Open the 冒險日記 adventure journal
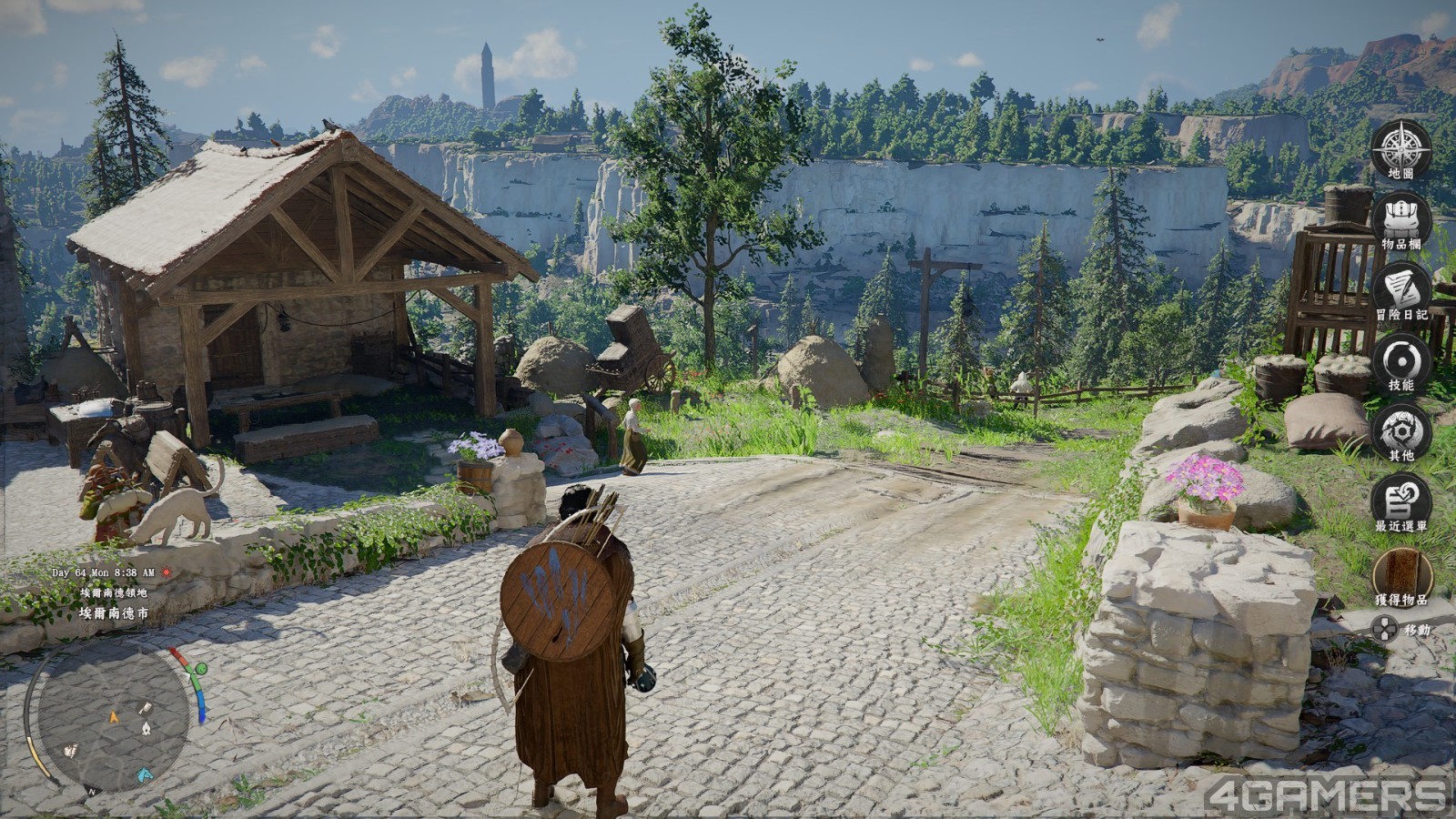Screen dimensions: 1456x819 tap(1401, 288)
